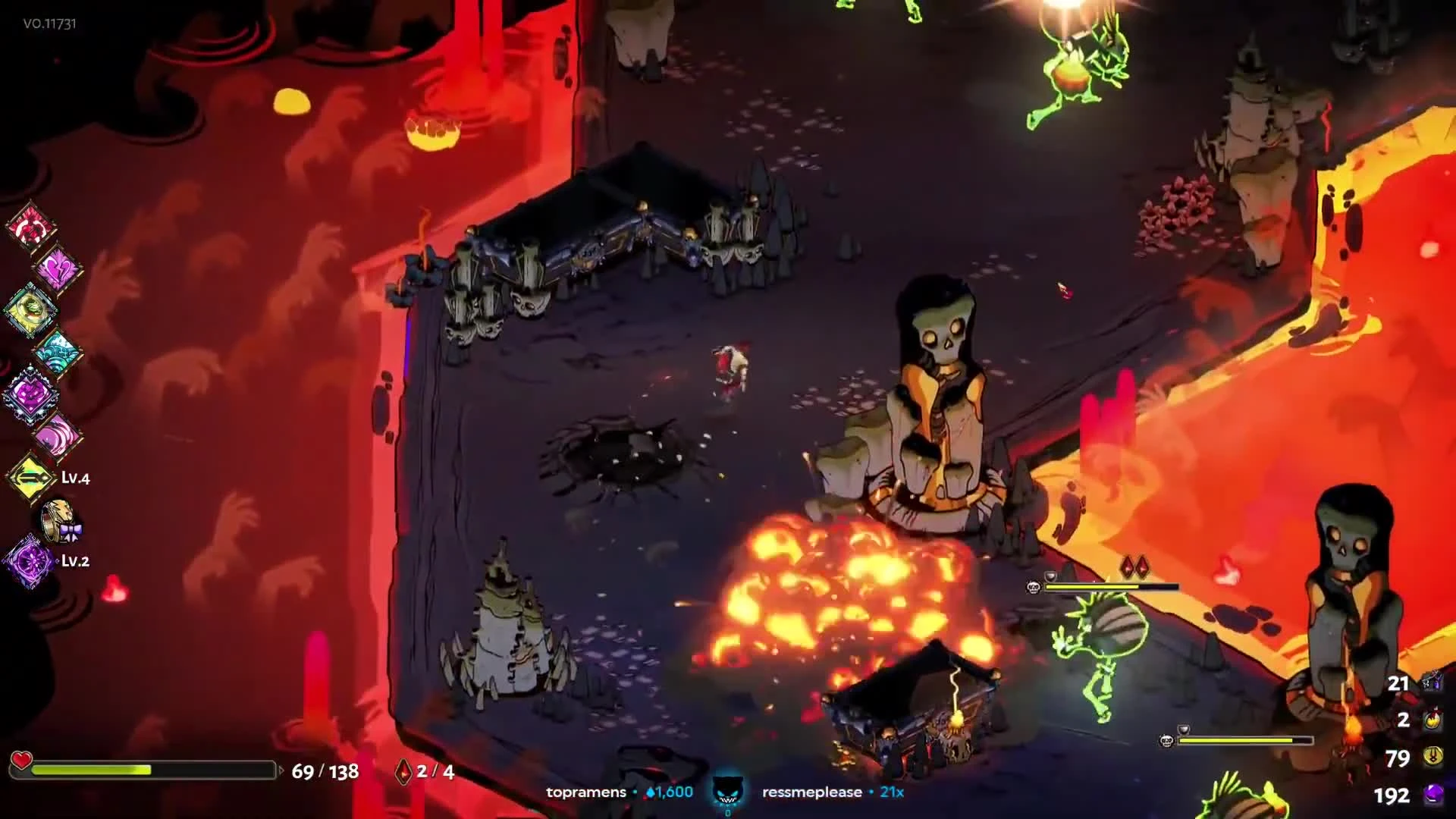Click the 21x multiplier counter
The height and width of the screenshot is (819, 1456).
coord(892,792)
